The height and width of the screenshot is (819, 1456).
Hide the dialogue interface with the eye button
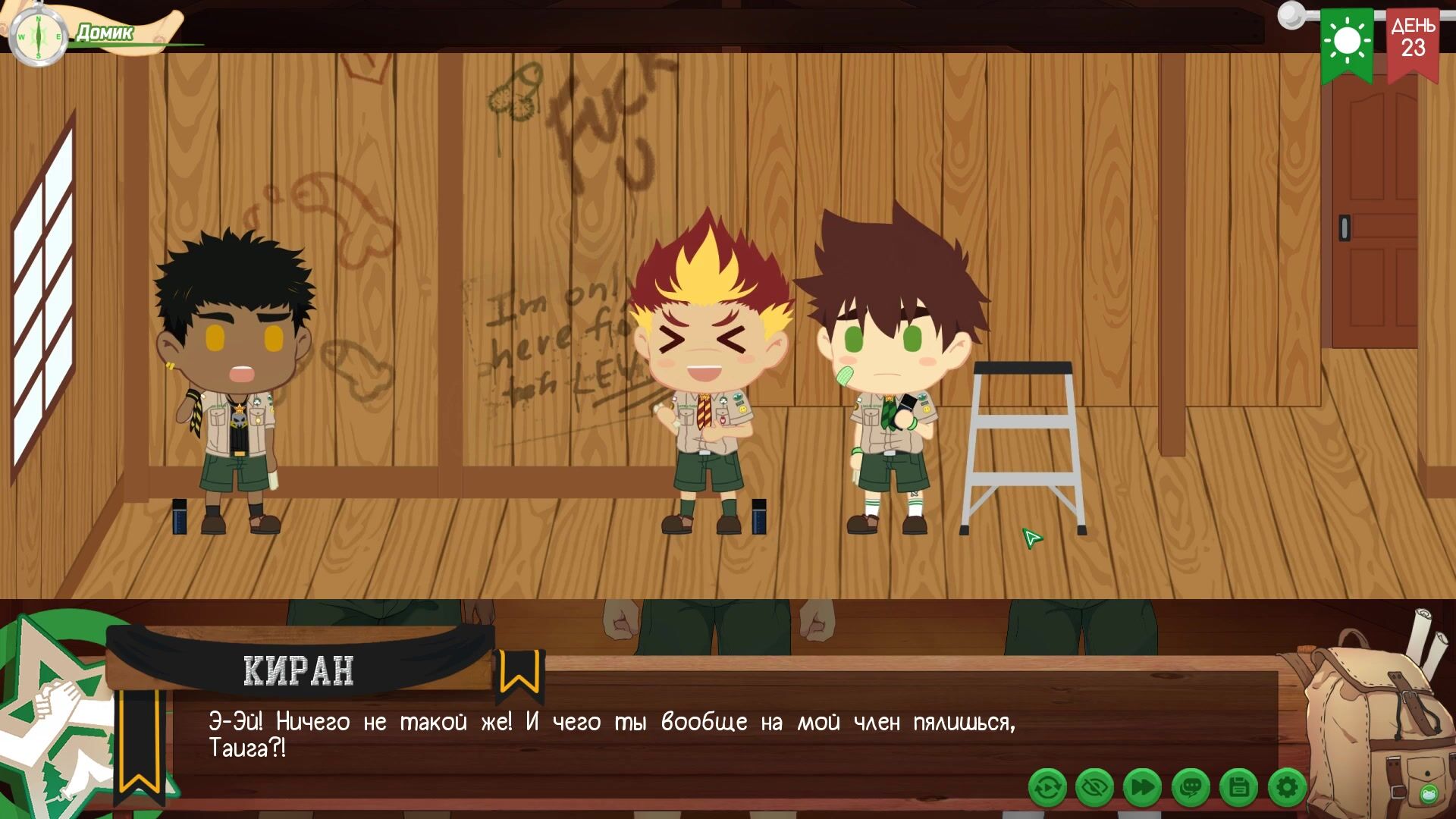click(1094, 788)
